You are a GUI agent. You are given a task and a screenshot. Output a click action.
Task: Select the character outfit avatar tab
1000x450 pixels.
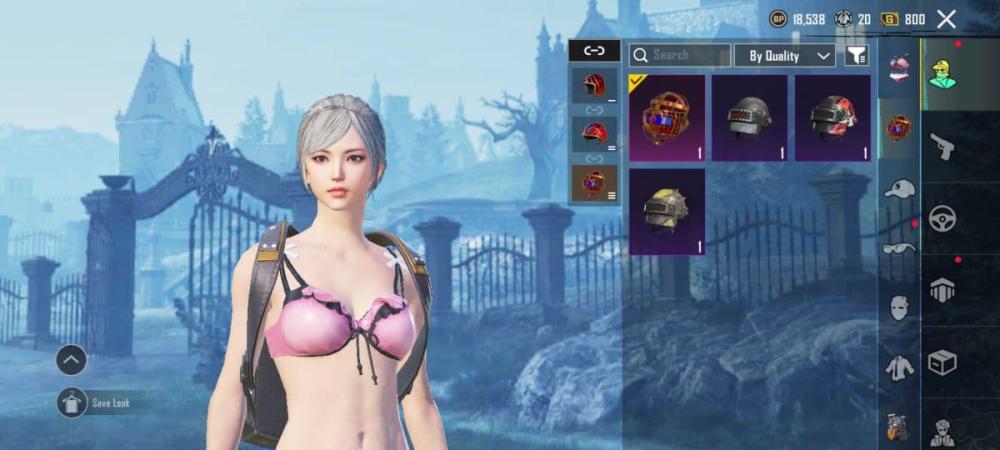click(x=942, y=75)
